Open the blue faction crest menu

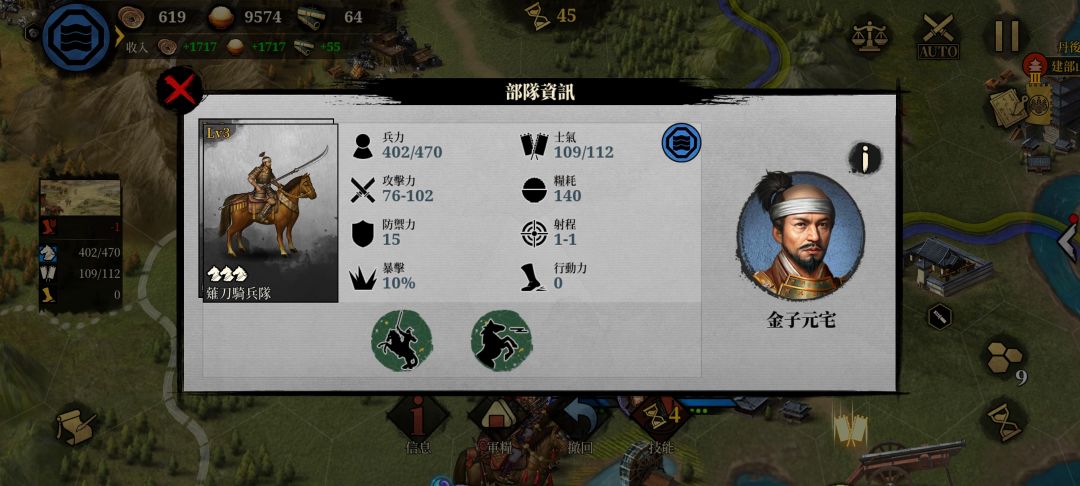click(x=77, y=35)
